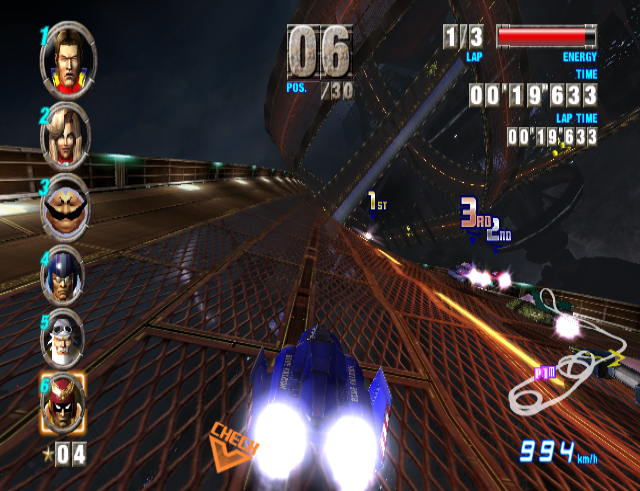Viewport: 640px width, 491px height.
Task: Select the blue-helmeted racer in fourth
Action: click(x=66, y=271)
